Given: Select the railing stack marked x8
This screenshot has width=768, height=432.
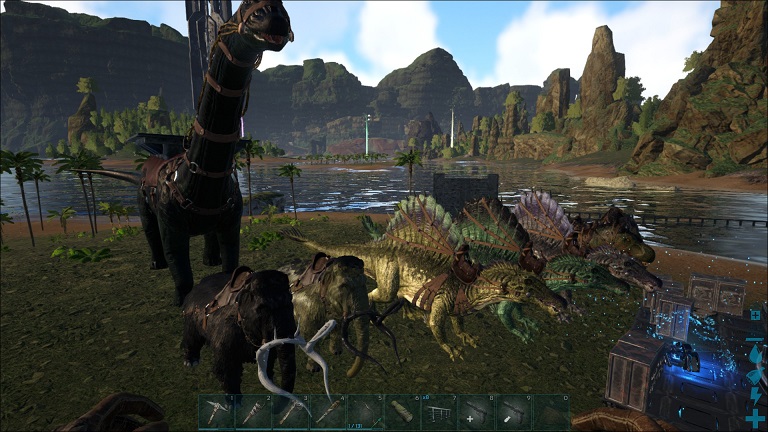Looking at the screenshot, I should 439,412.
